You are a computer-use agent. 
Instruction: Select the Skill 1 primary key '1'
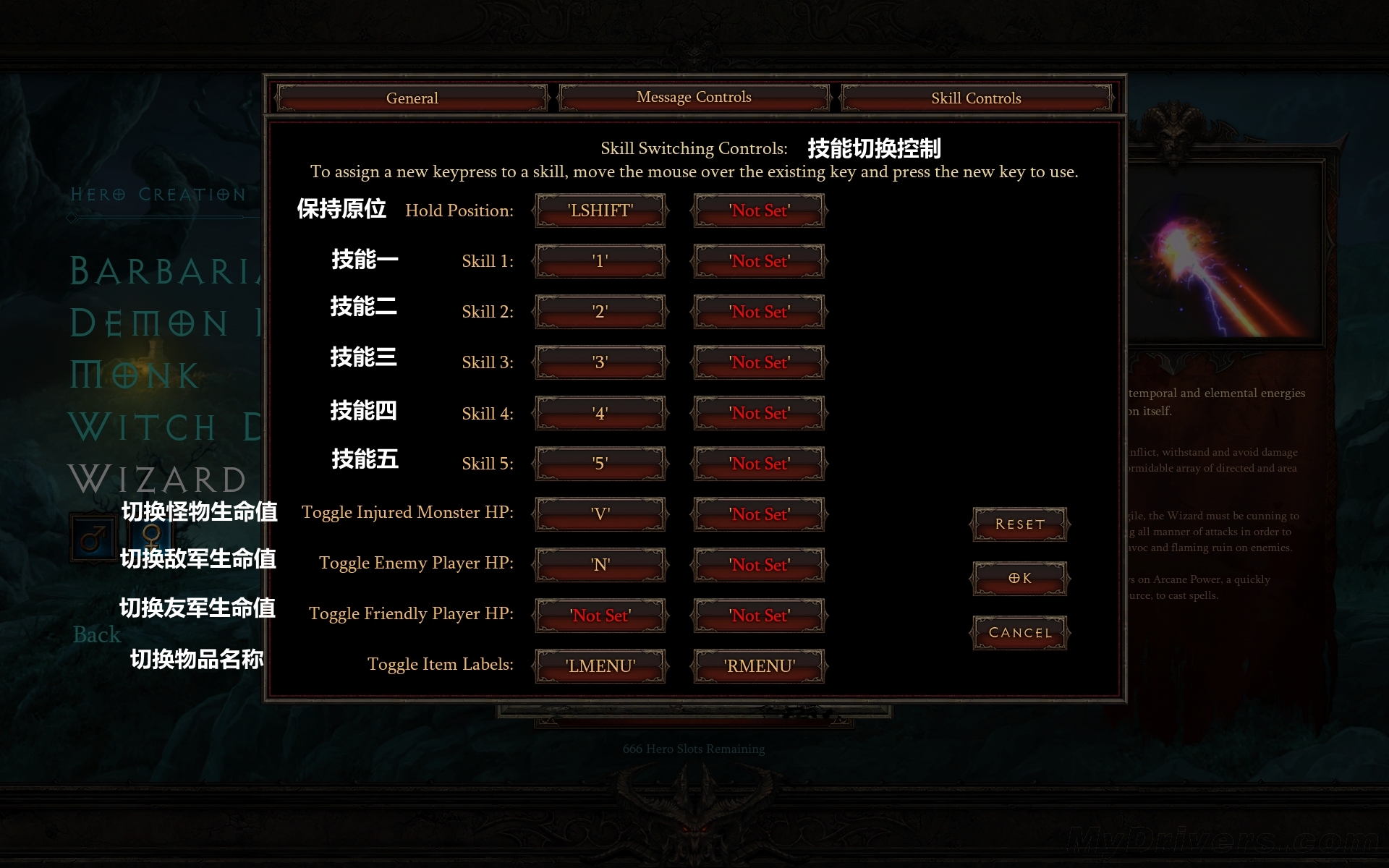(600, 261)
